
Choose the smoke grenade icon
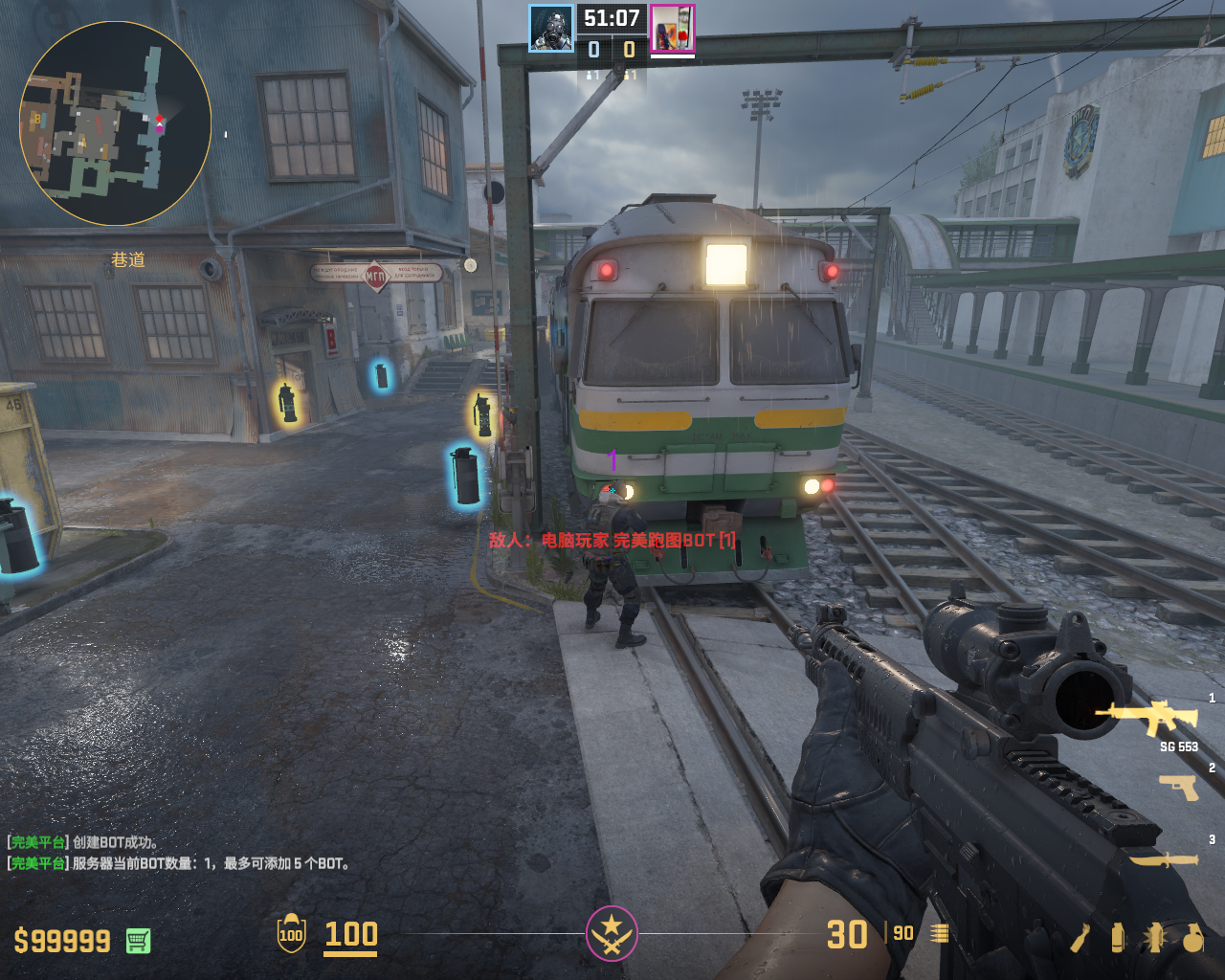tap(1117, 938)
